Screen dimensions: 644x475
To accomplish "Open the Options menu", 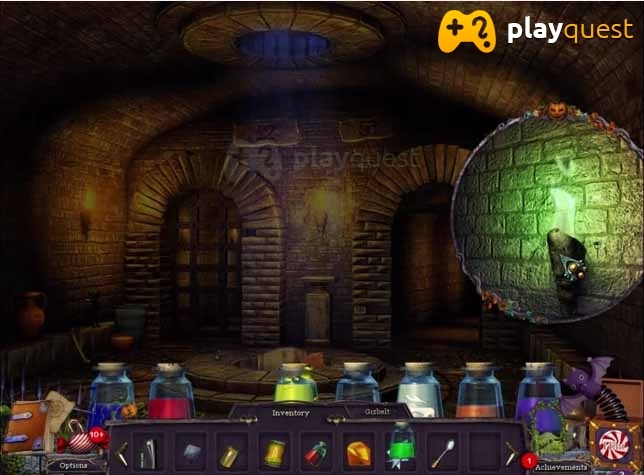I will (73, 465).
